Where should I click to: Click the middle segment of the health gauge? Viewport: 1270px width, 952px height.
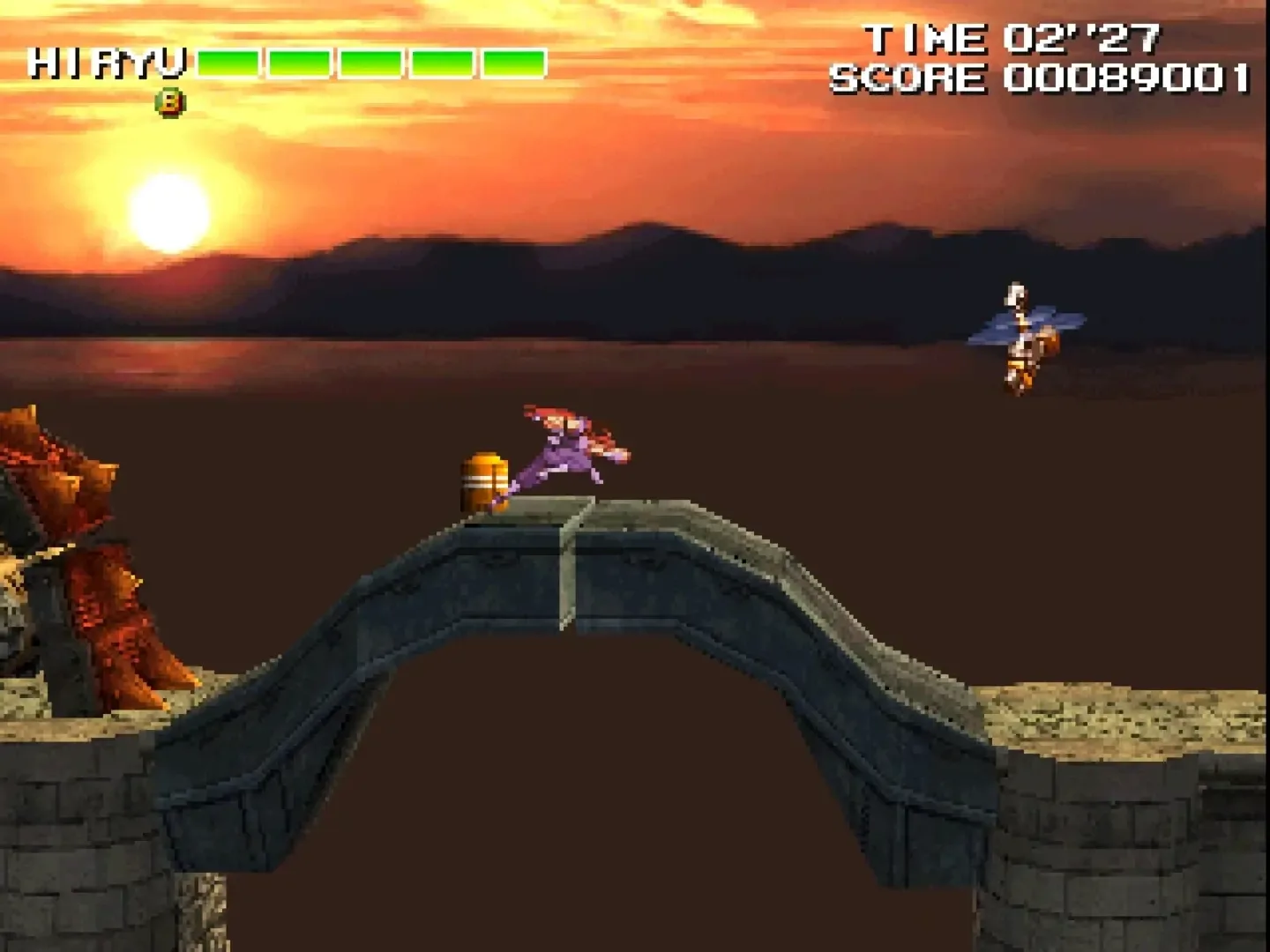(x=370, y=63)
